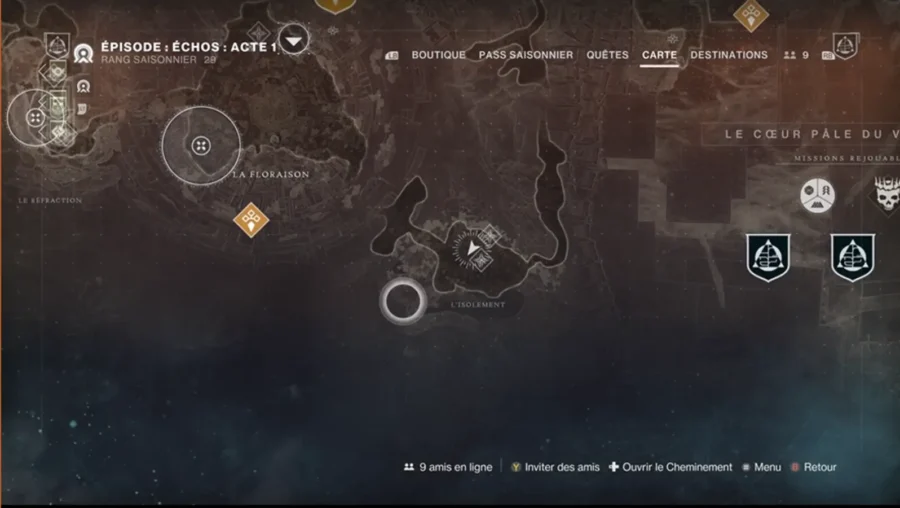Select the Carte tab
Image resolution: width=900 pixels, height=508 pixels.
click(x=659, y=55)
